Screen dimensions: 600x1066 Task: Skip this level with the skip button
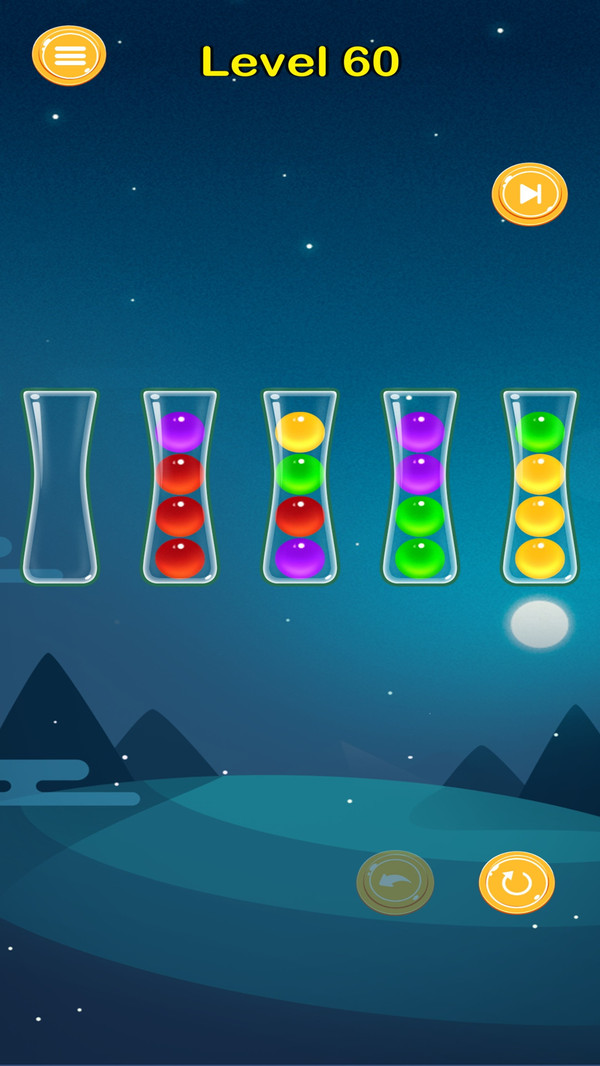pyautogui.click(x=529, y=194)
